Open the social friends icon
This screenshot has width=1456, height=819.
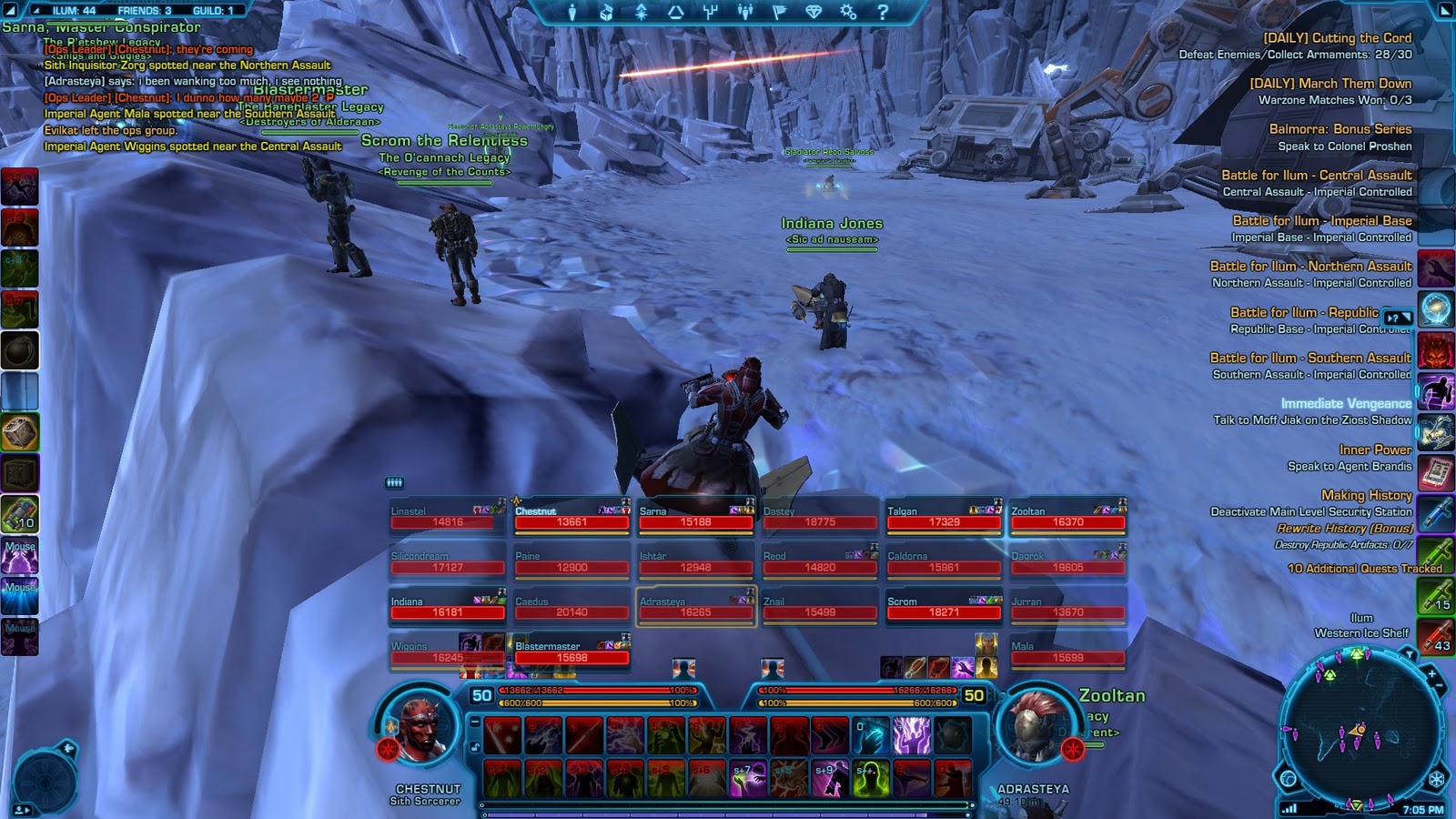tap(746, 12)
